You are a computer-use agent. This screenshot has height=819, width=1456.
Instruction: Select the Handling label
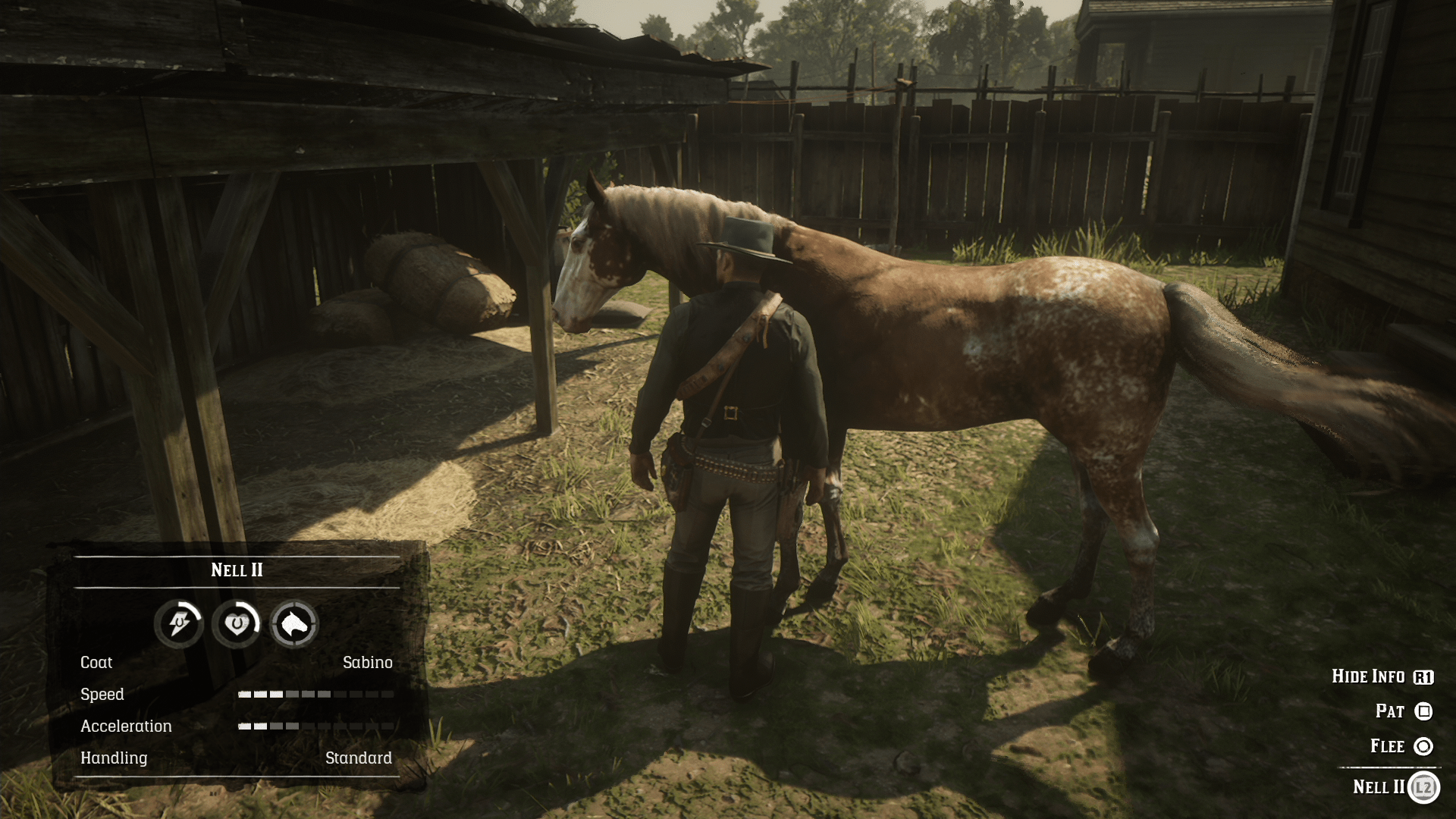pos(114,758)
